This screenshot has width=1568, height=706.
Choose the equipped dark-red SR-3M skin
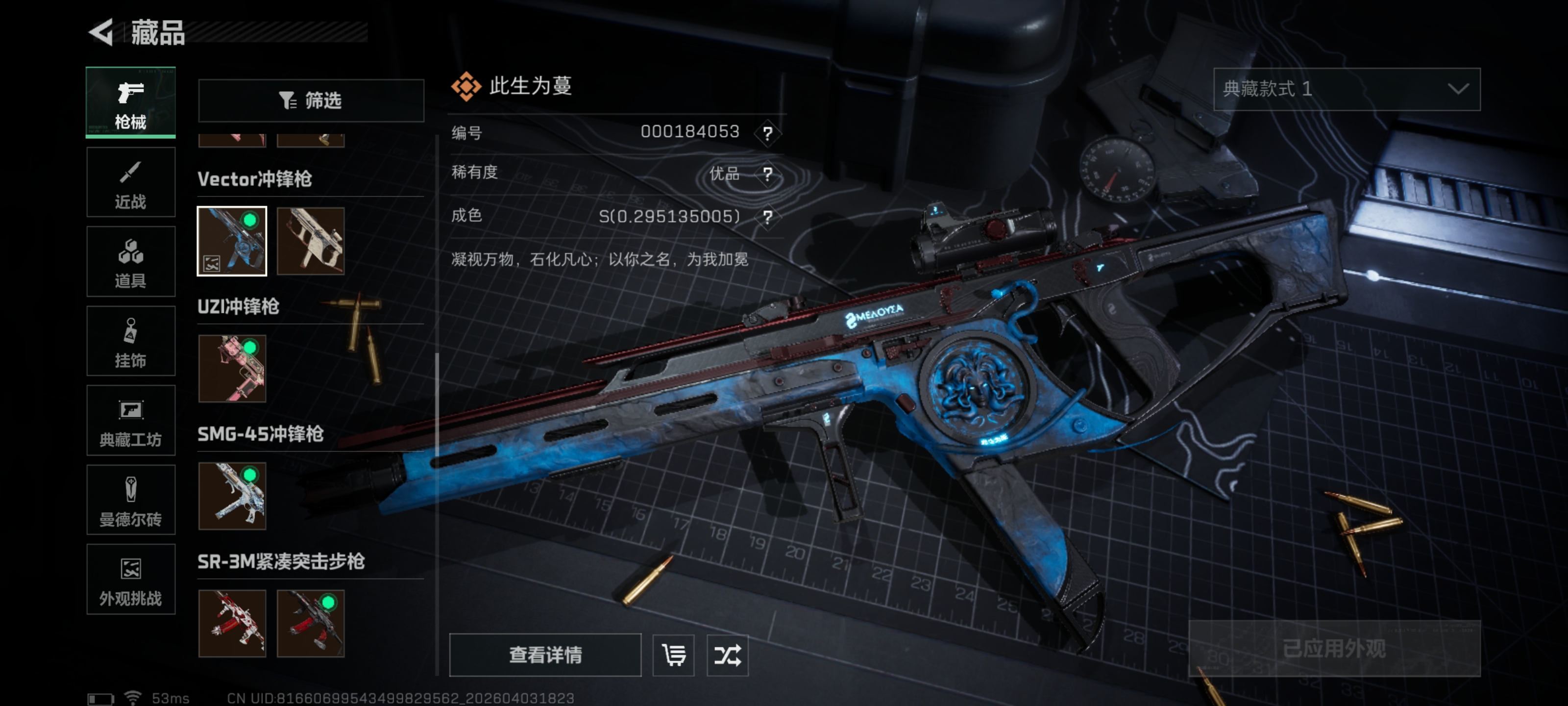point(311,623)
